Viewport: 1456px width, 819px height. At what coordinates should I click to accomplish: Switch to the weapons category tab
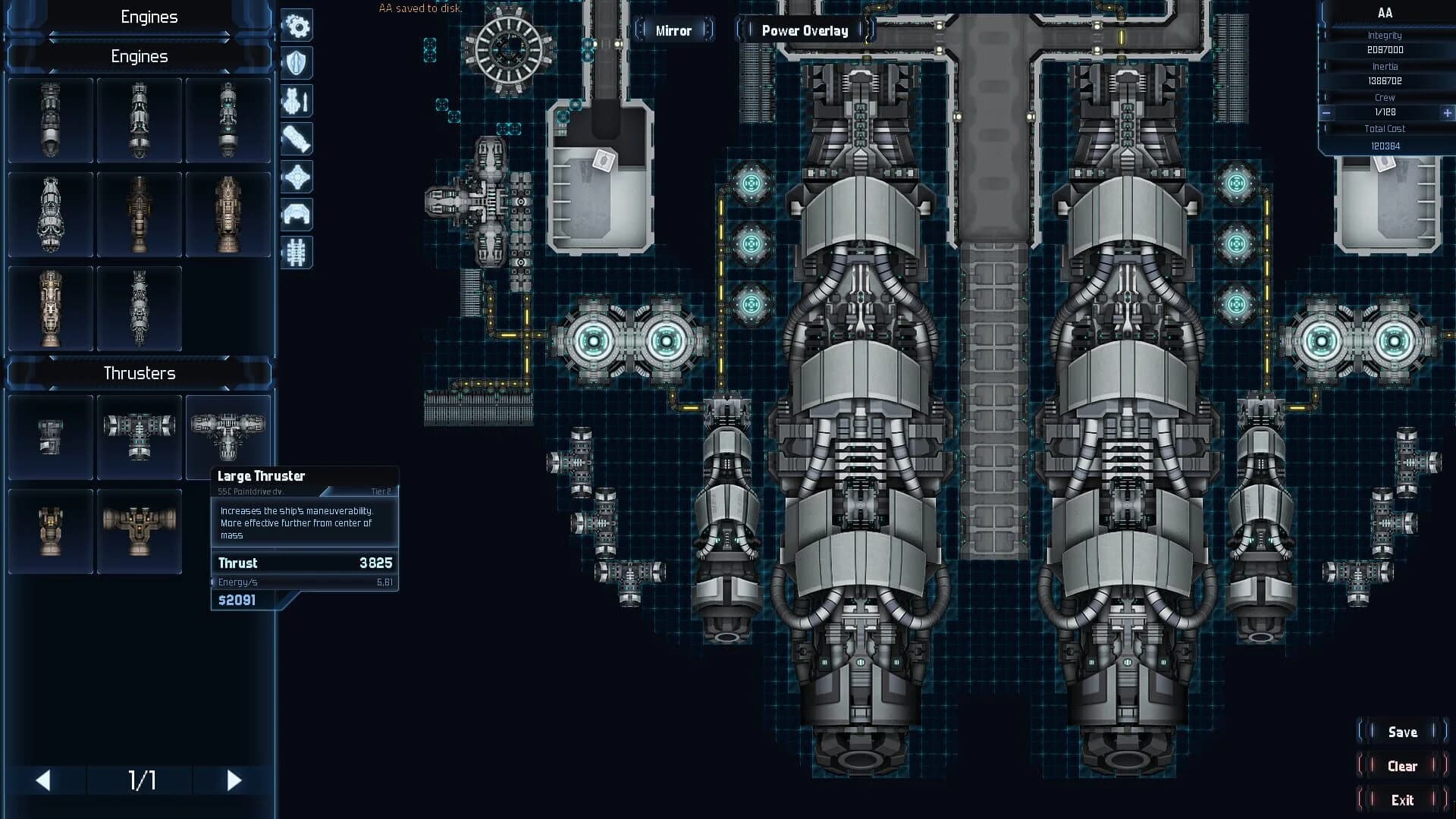pos(296,101)
